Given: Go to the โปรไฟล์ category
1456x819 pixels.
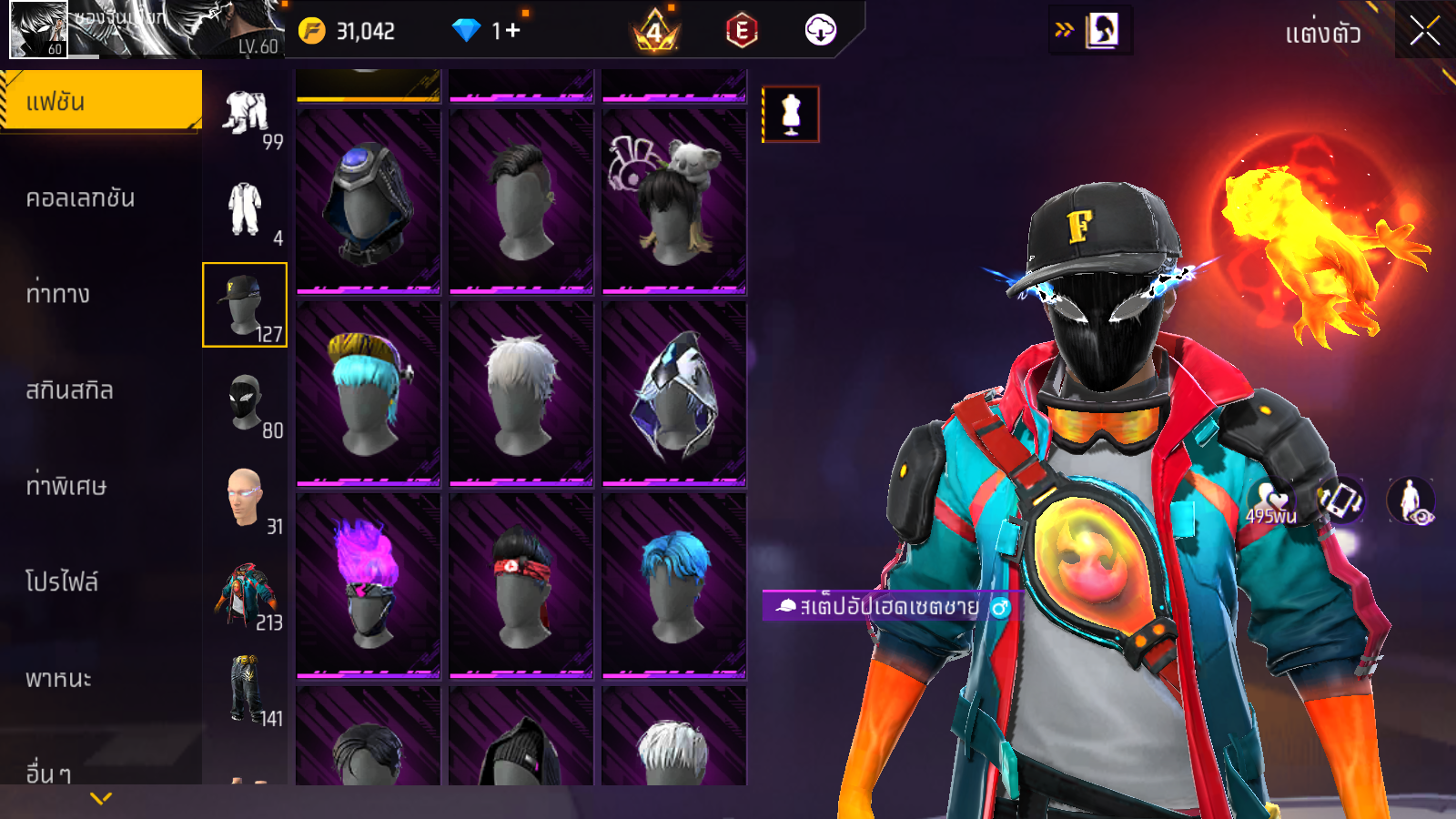Looking at the screenshot, I should [x=62, y=582].
